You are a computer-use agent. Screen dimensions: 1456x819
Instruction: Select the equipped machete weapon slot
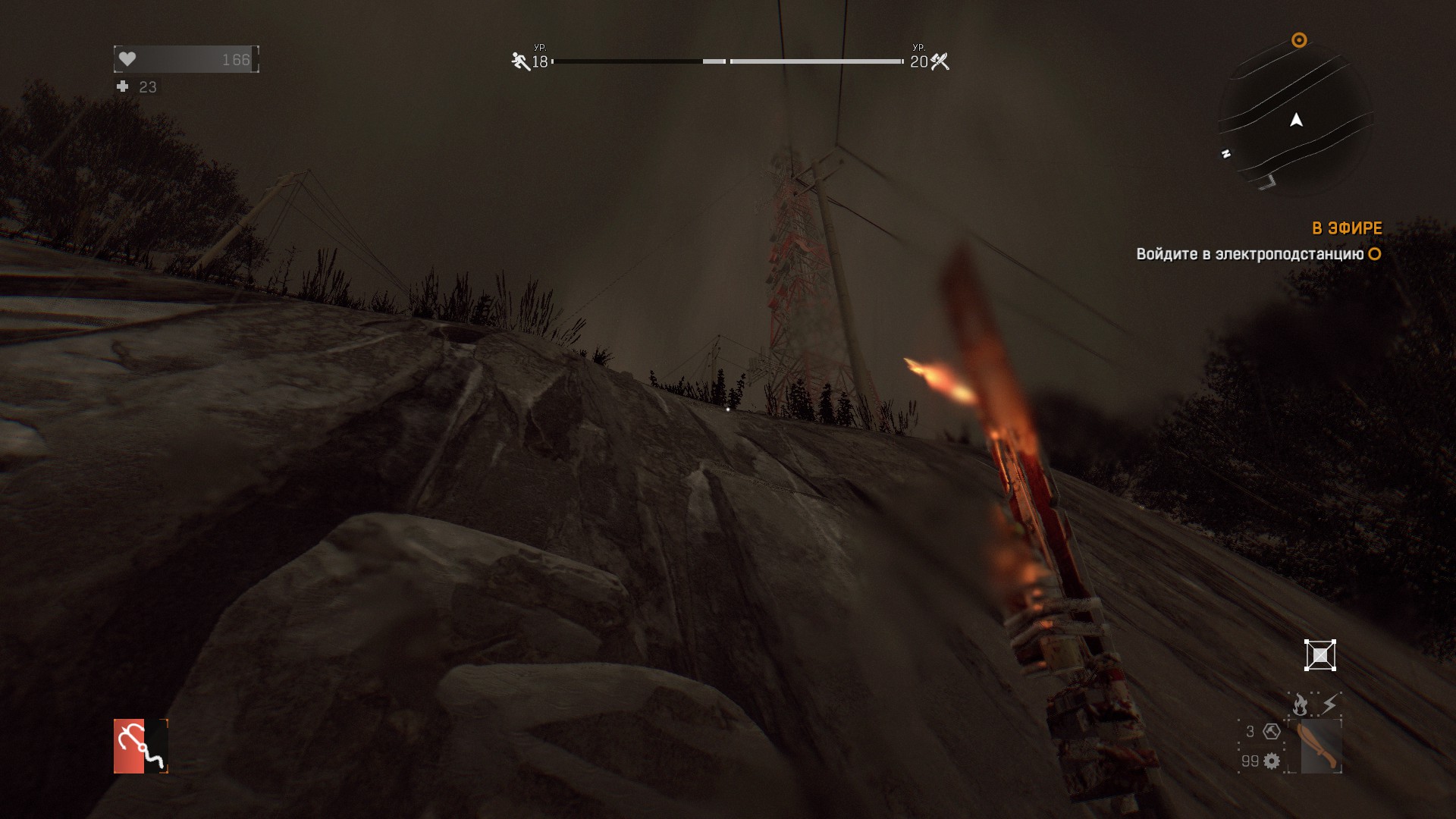1320,746
